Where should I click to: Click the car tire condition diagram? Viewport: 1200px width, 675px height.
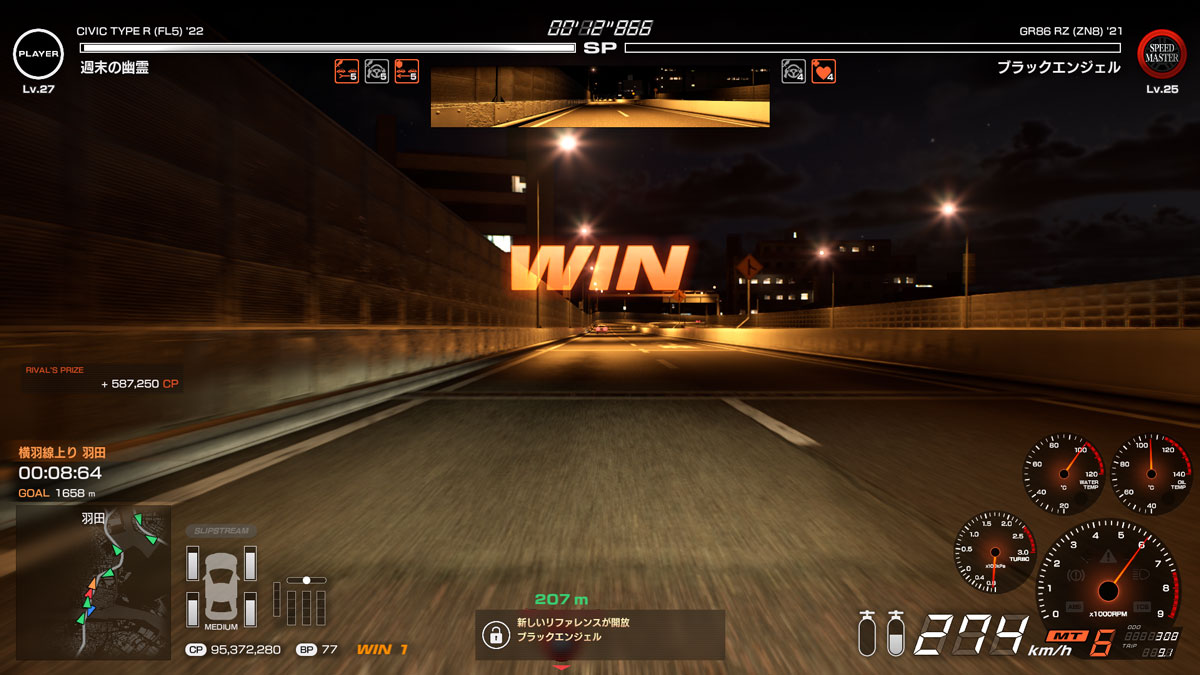[x=221, y=589]
